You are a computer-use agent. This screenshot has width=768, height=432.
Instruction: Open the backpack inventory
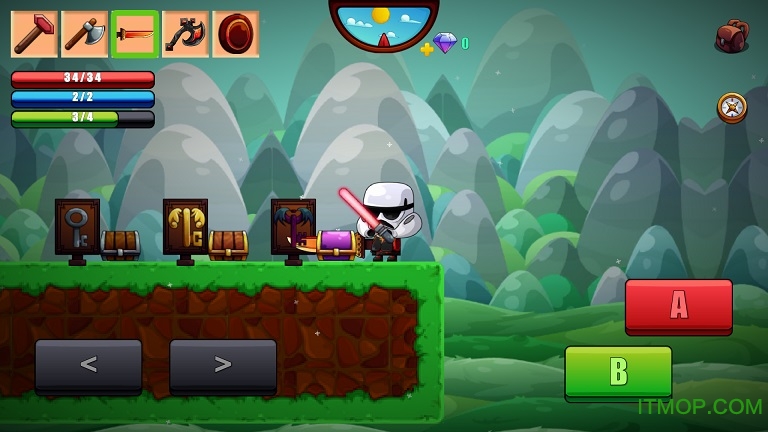click(731, 36)
